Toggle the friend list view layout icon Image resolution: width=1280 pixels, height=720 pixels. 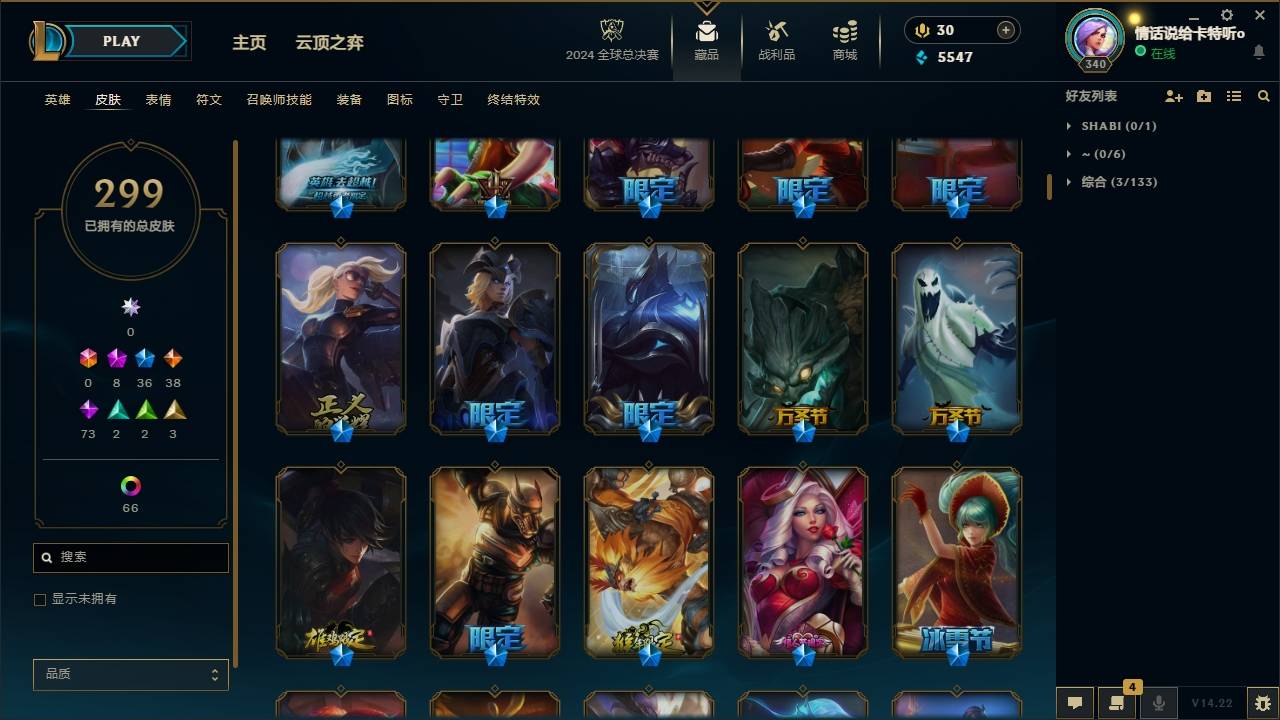click(1233, 96)
